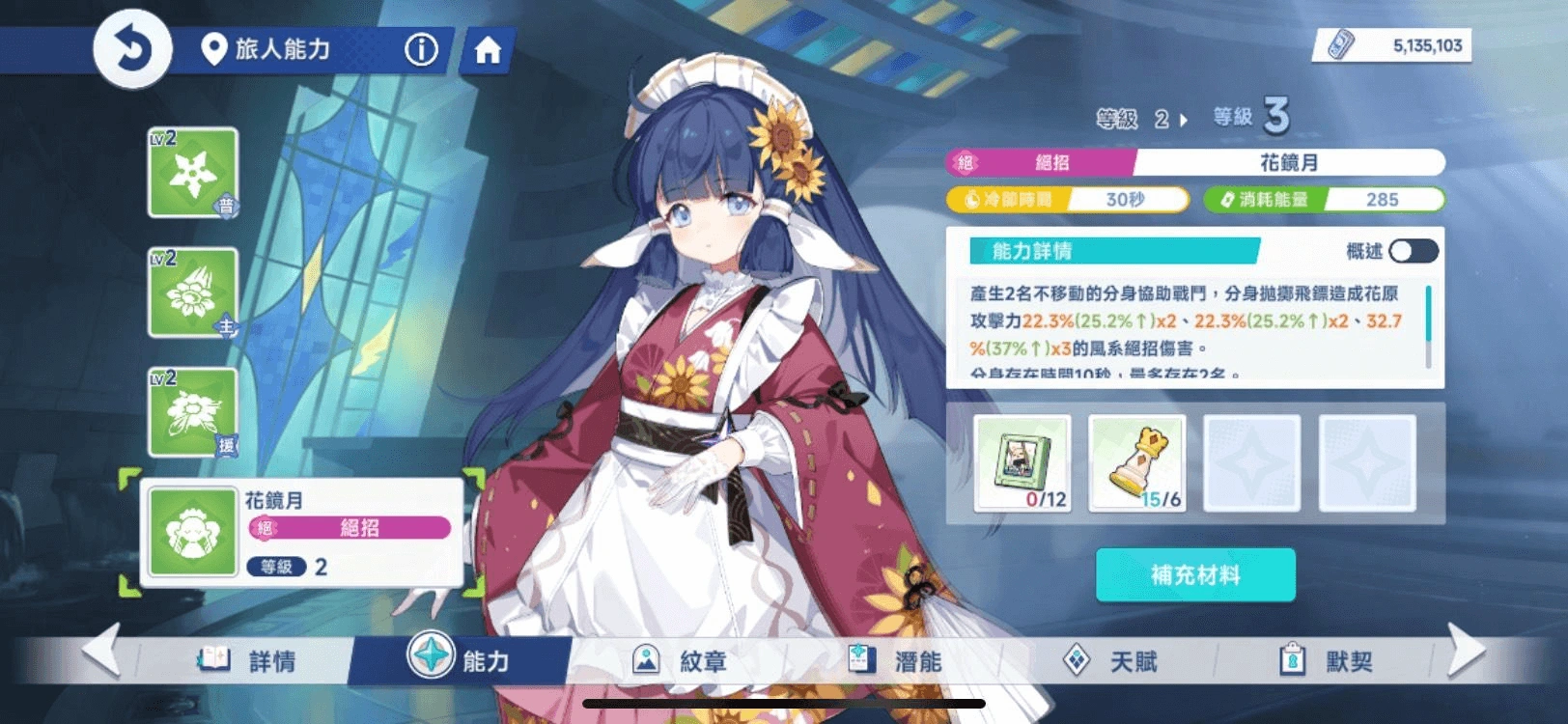
Task: Select the support skill icon
Action: (193, 412)
